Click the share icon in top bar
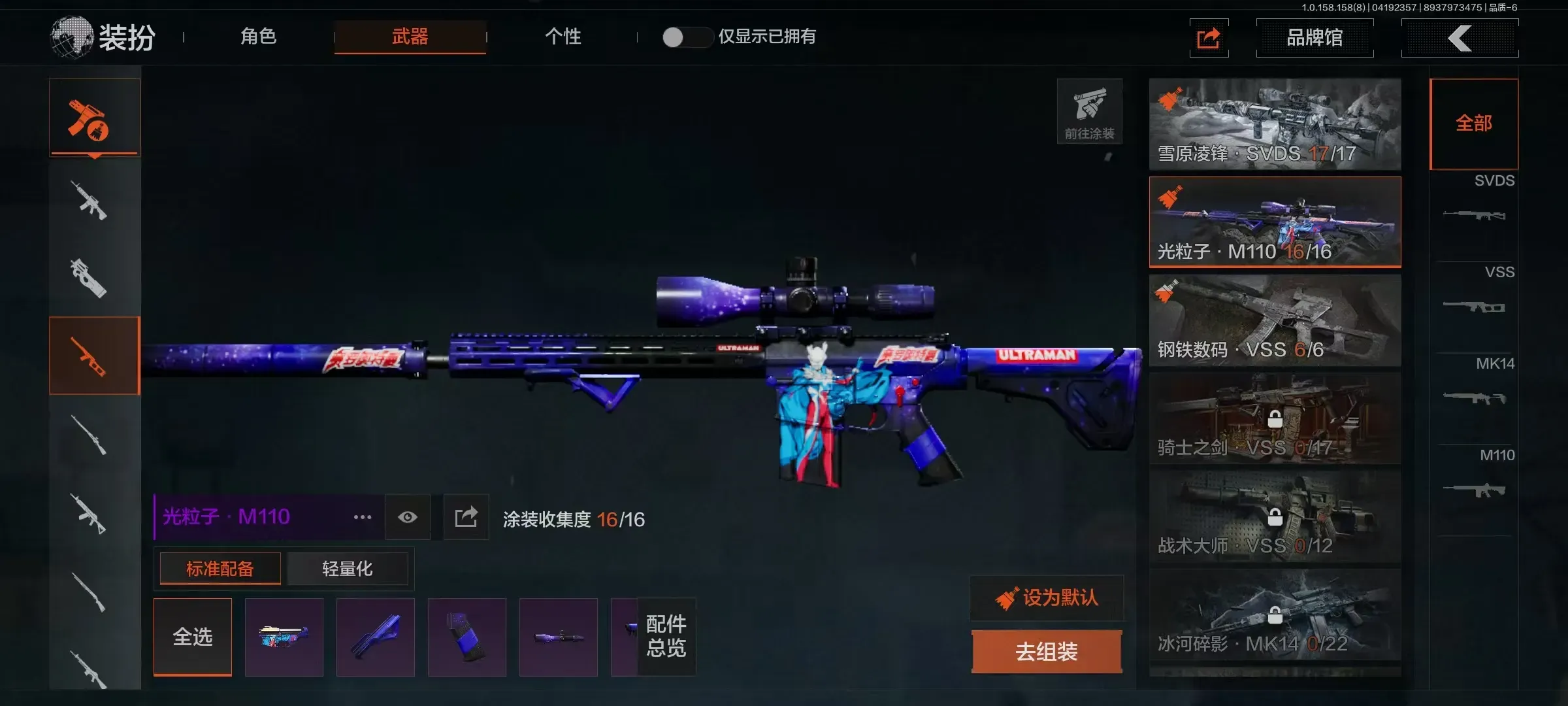1568x706 pixels. coord(1209,38)
